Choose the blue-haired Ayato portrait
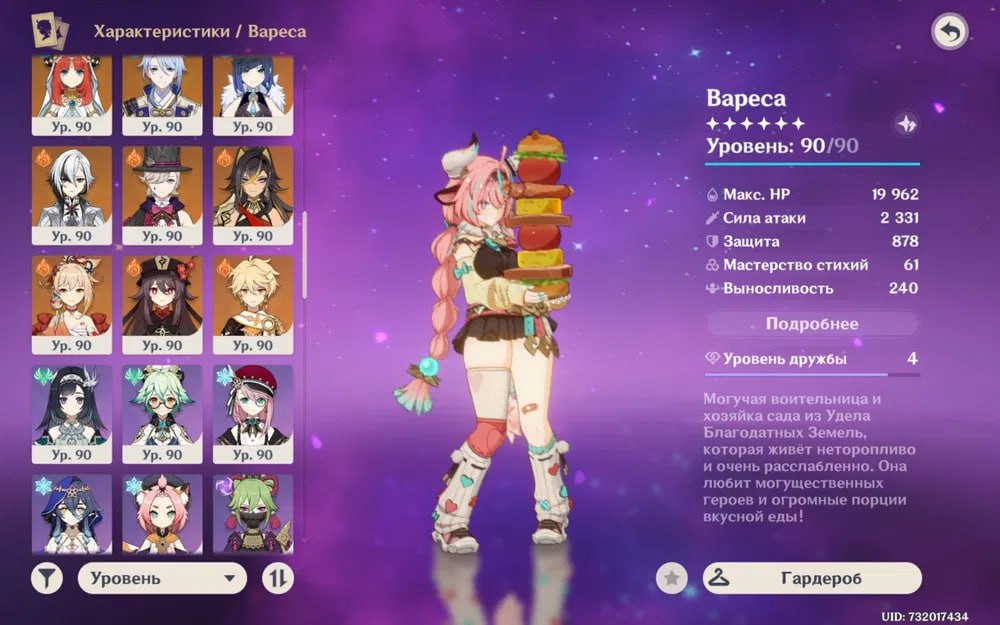The image size is (1000, 625). click(x=162, y=94)
